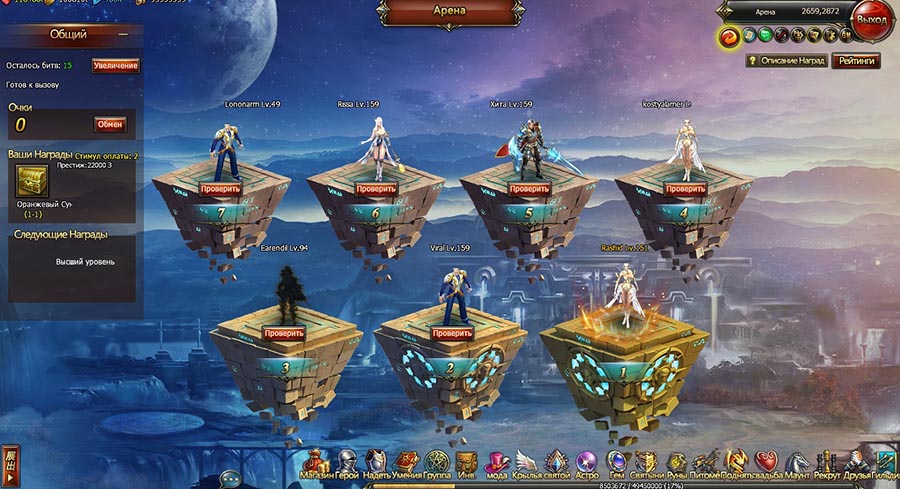Click the Обмен points exchange button
900x489 pixels.
pyautogui.click(x=110, y=124)
